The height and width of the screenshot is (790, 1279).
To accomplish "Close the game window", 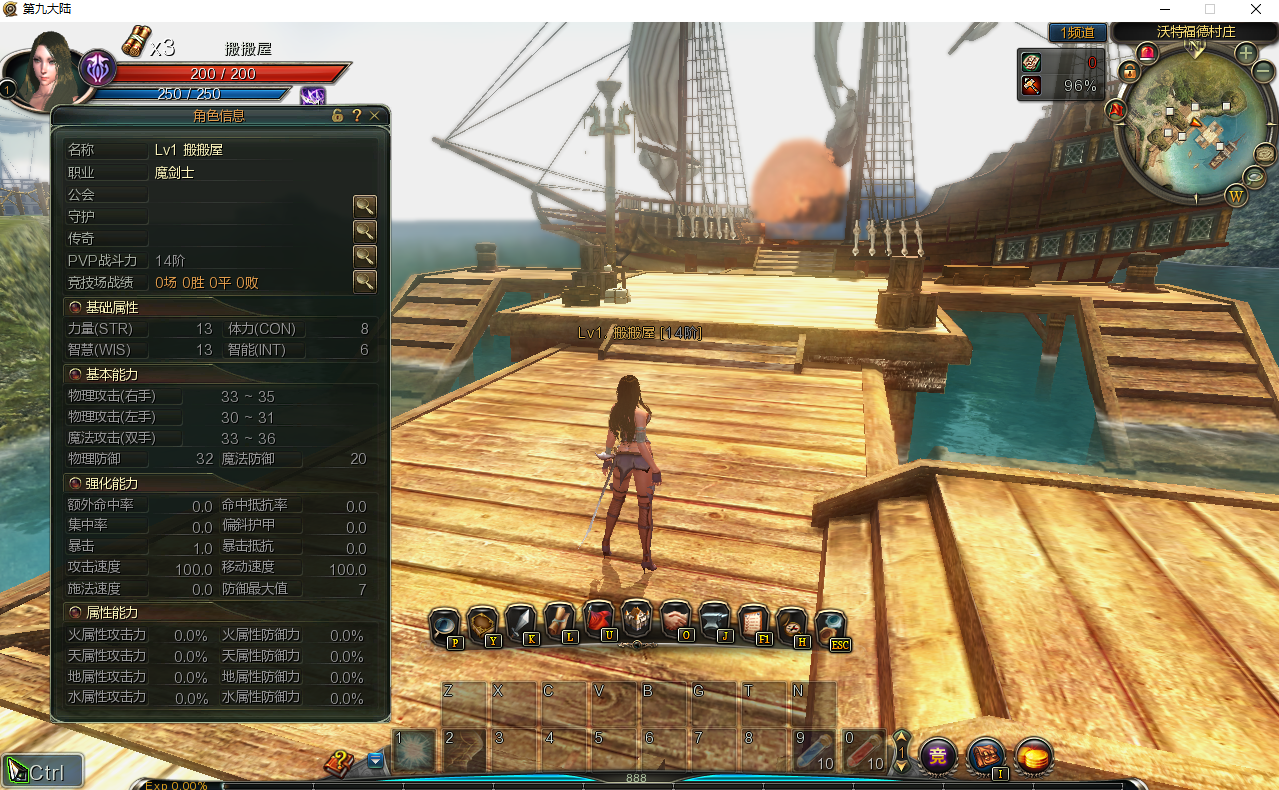I will pos(1255,9).
